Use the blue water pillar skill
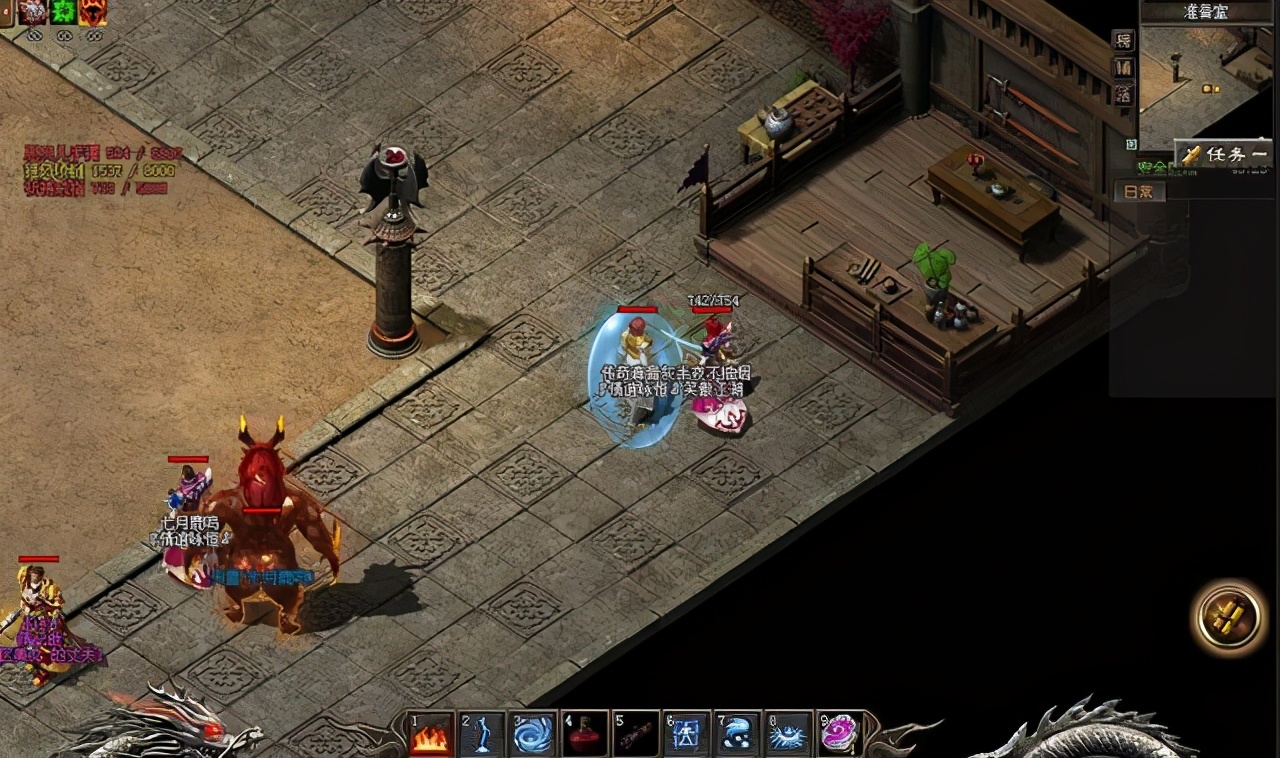Viewport: 1280px width, 758px height. (x=482, y=735)
